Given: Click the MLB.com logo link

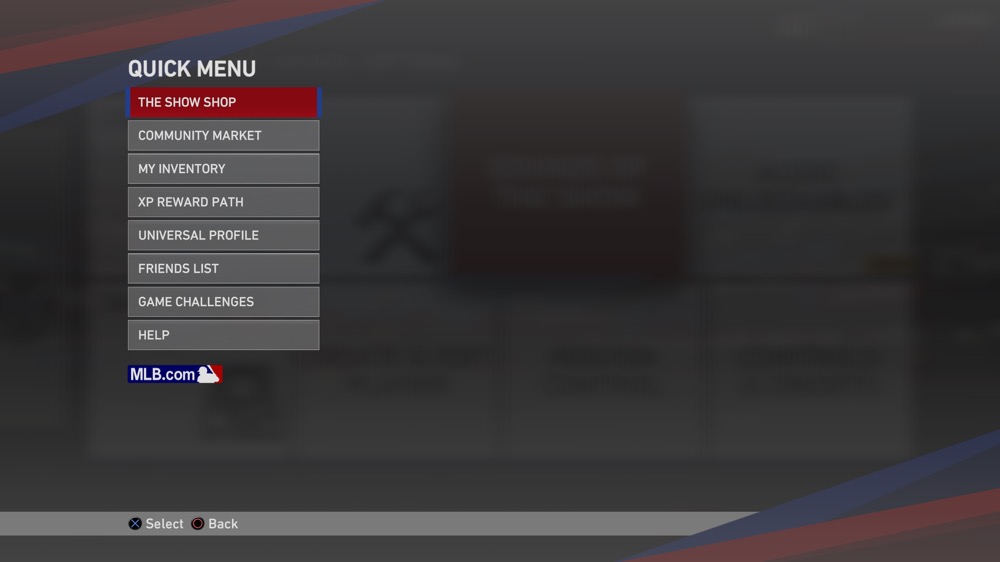Looking at the screenshot, I should 175,374.
